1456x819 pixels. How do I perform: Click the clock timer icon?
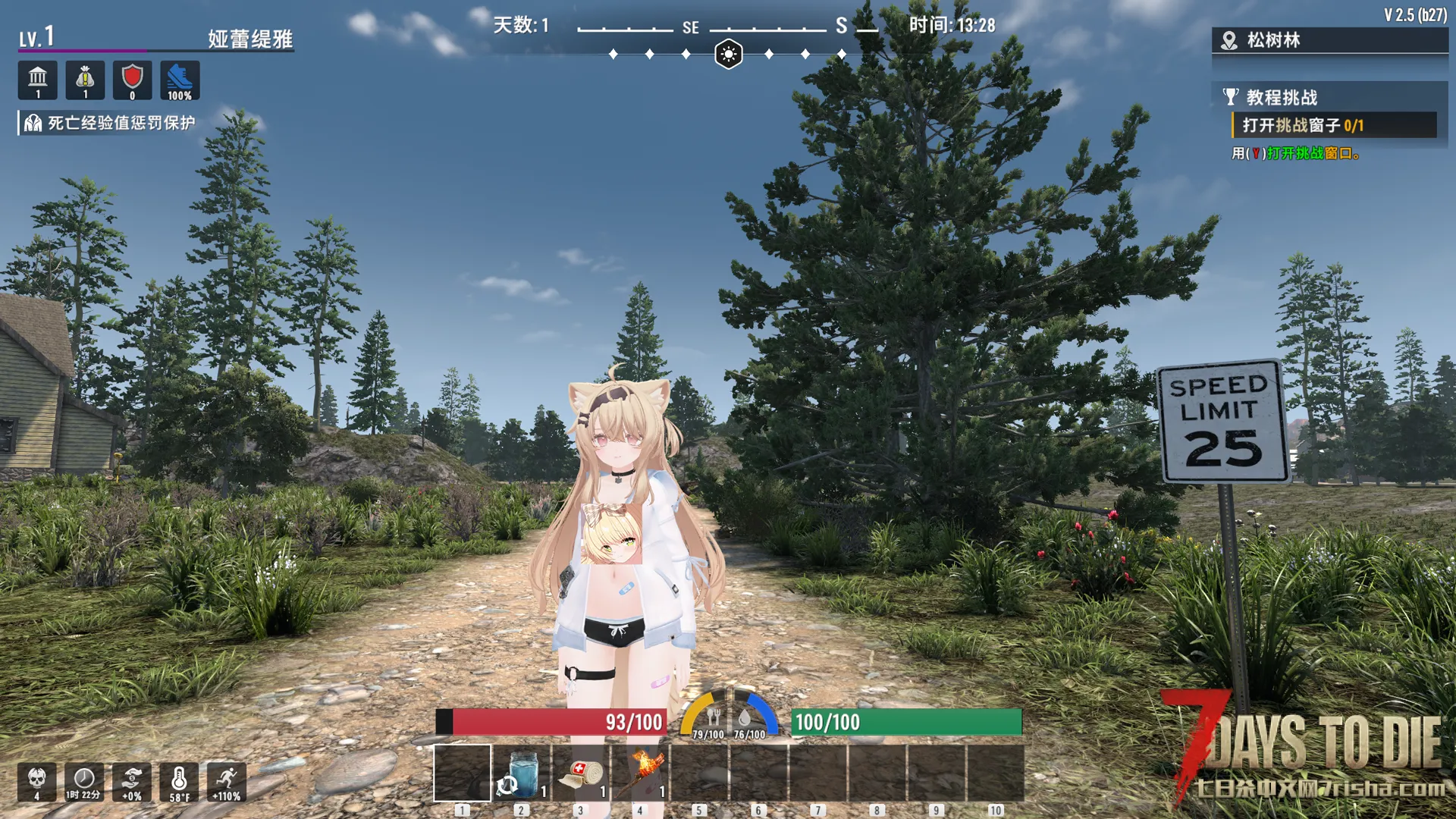83,781
